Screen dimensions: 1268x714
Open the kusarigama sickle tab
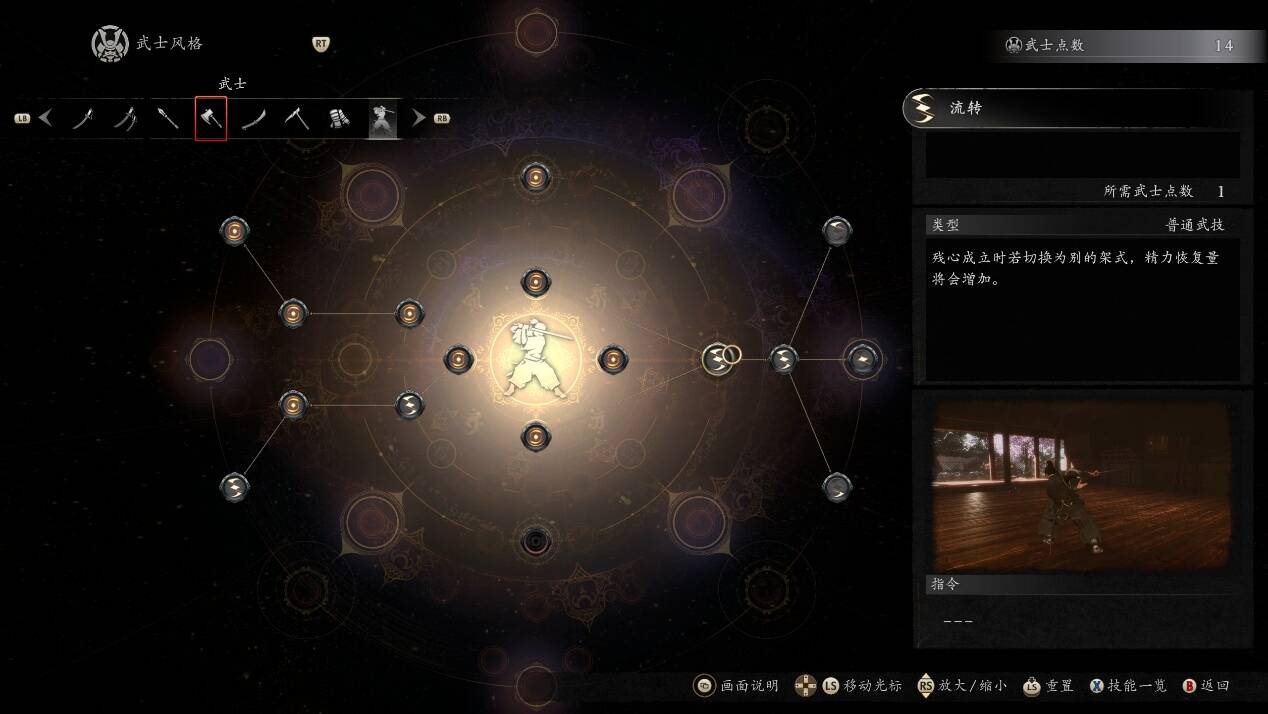(x=297, y=119)
